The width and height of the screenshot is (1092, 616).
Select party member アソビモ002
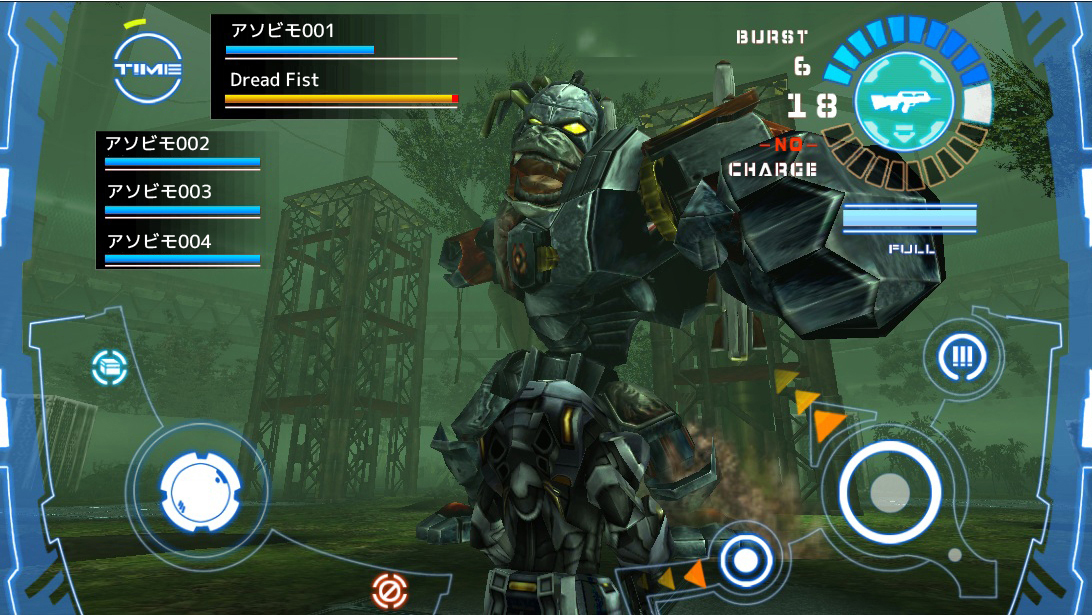point(181,151)
